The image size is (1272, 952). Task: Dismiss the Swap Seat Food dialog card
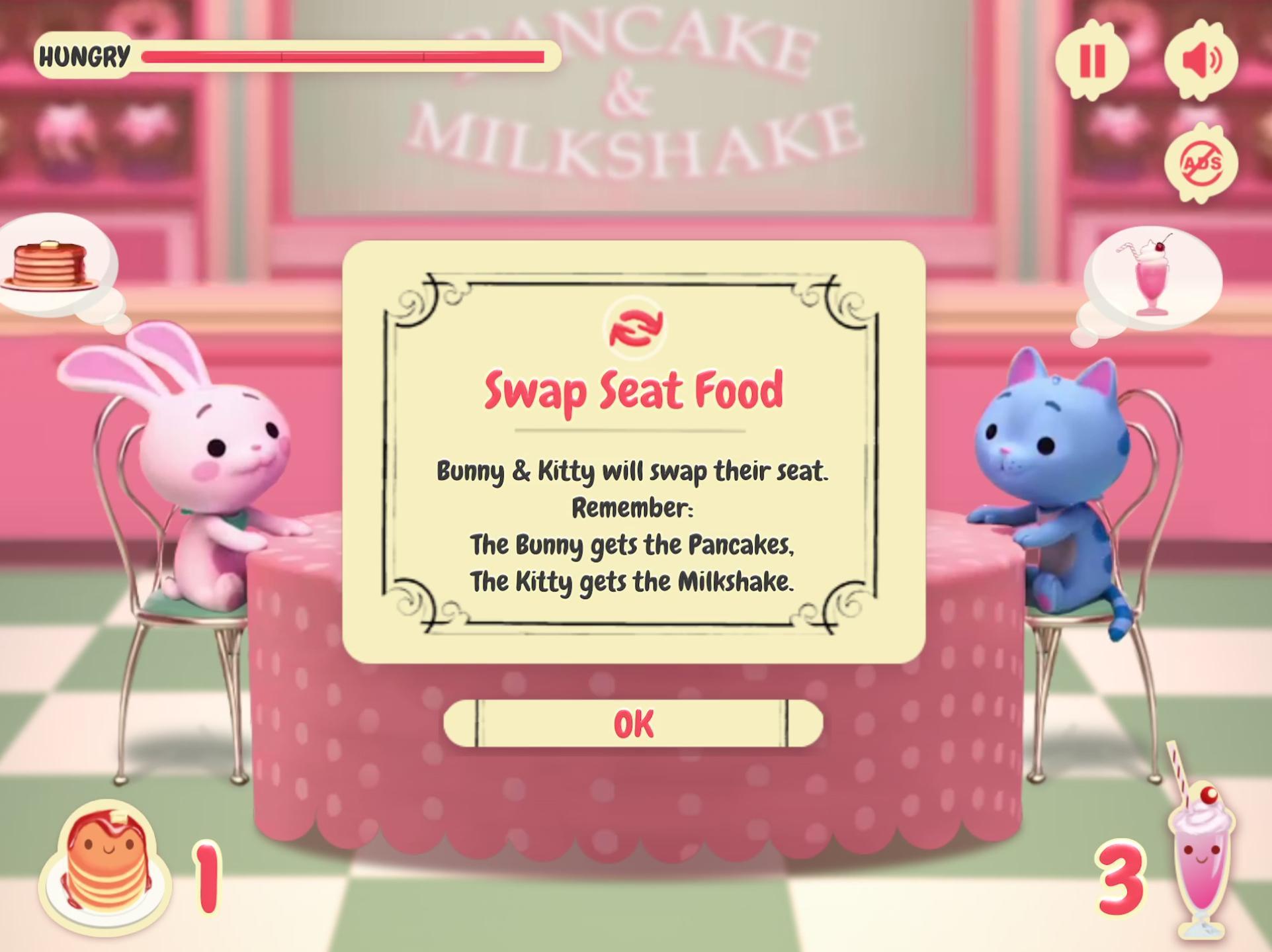pos(634,724)
